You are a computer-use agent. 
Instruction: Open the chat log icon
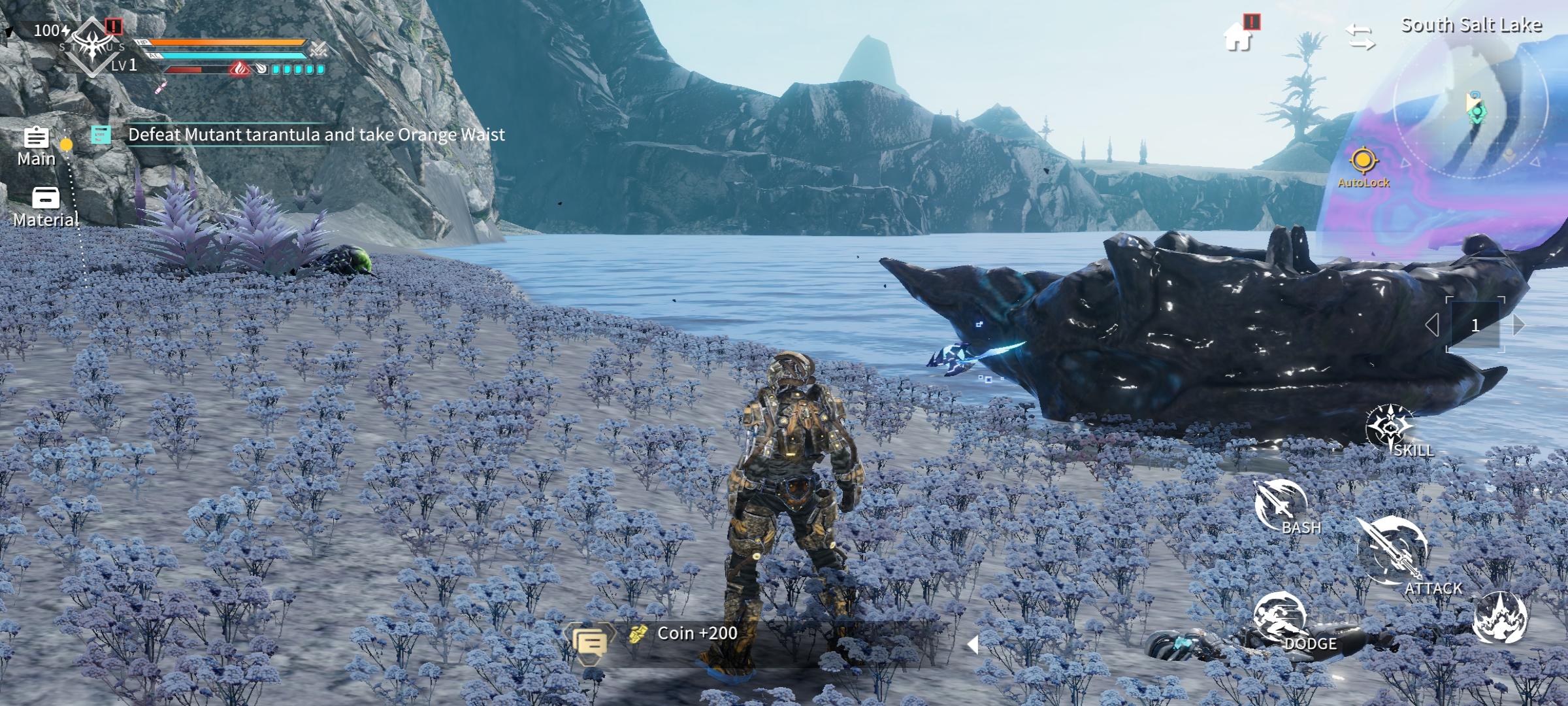click(x=589, y=642)
